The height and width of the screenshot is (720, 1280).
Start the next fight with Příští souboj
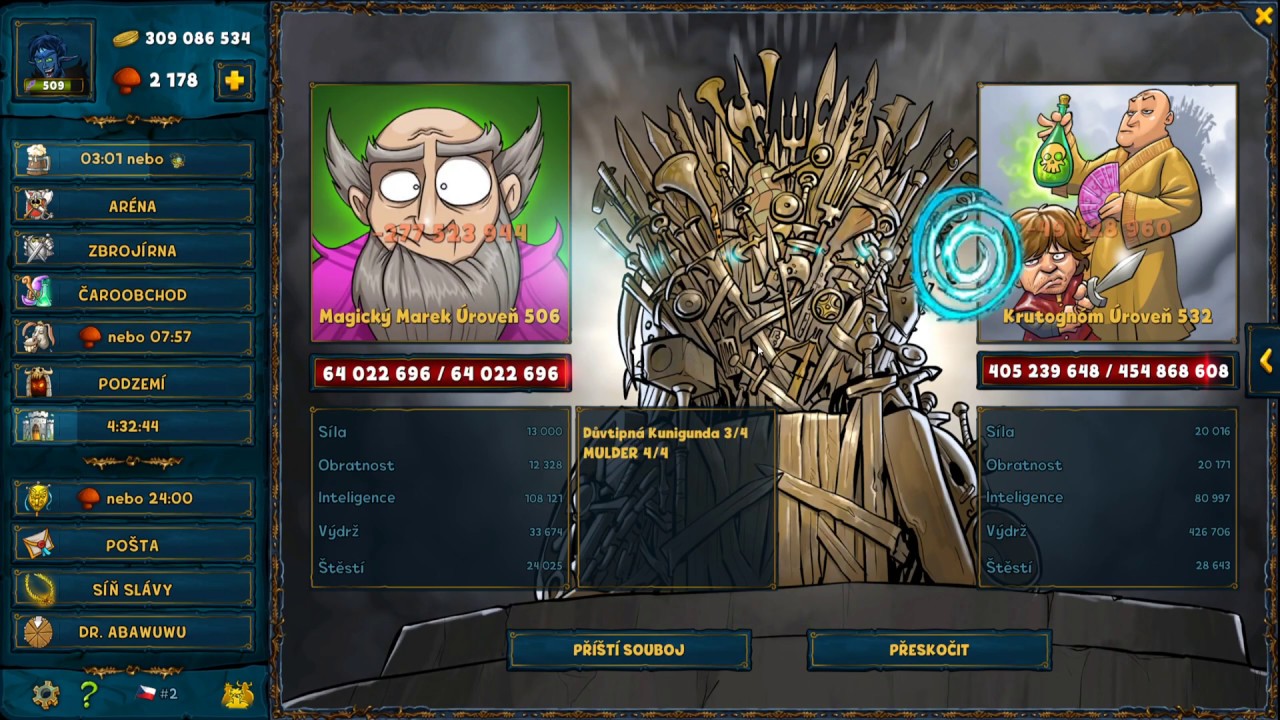[x=629, y=650]
